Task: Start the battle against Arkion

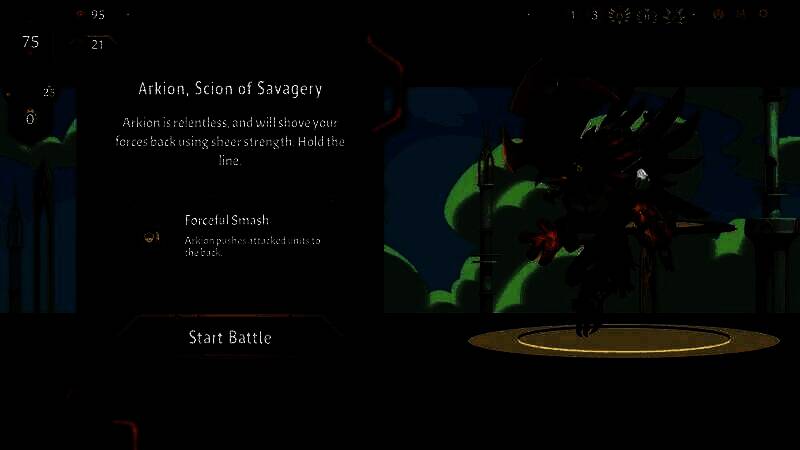Action: tap(230, 337)
